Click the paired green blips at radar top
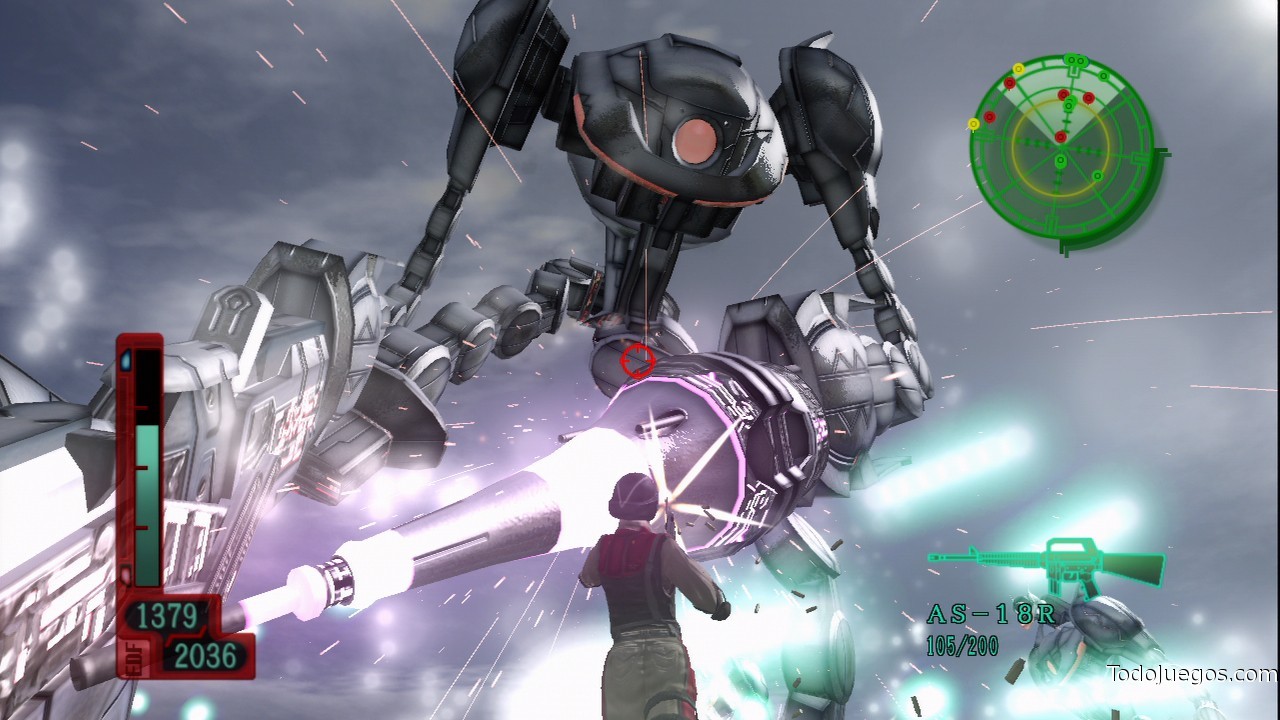The image size is (1280, 720). (1076, 59)
